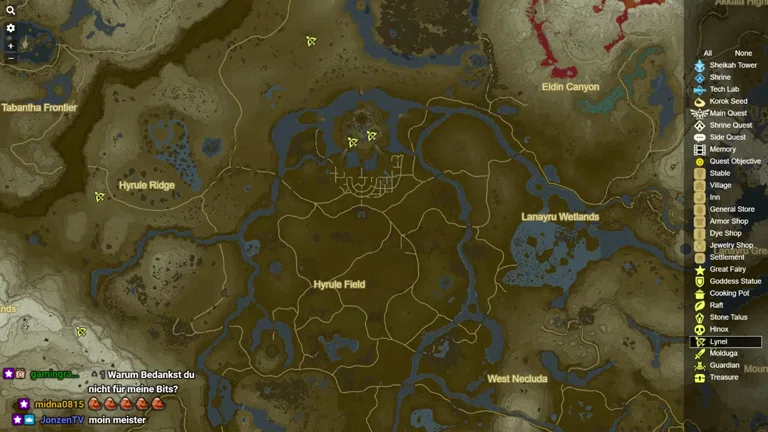Show Stable locations from the legend

(x=720, y=173)
